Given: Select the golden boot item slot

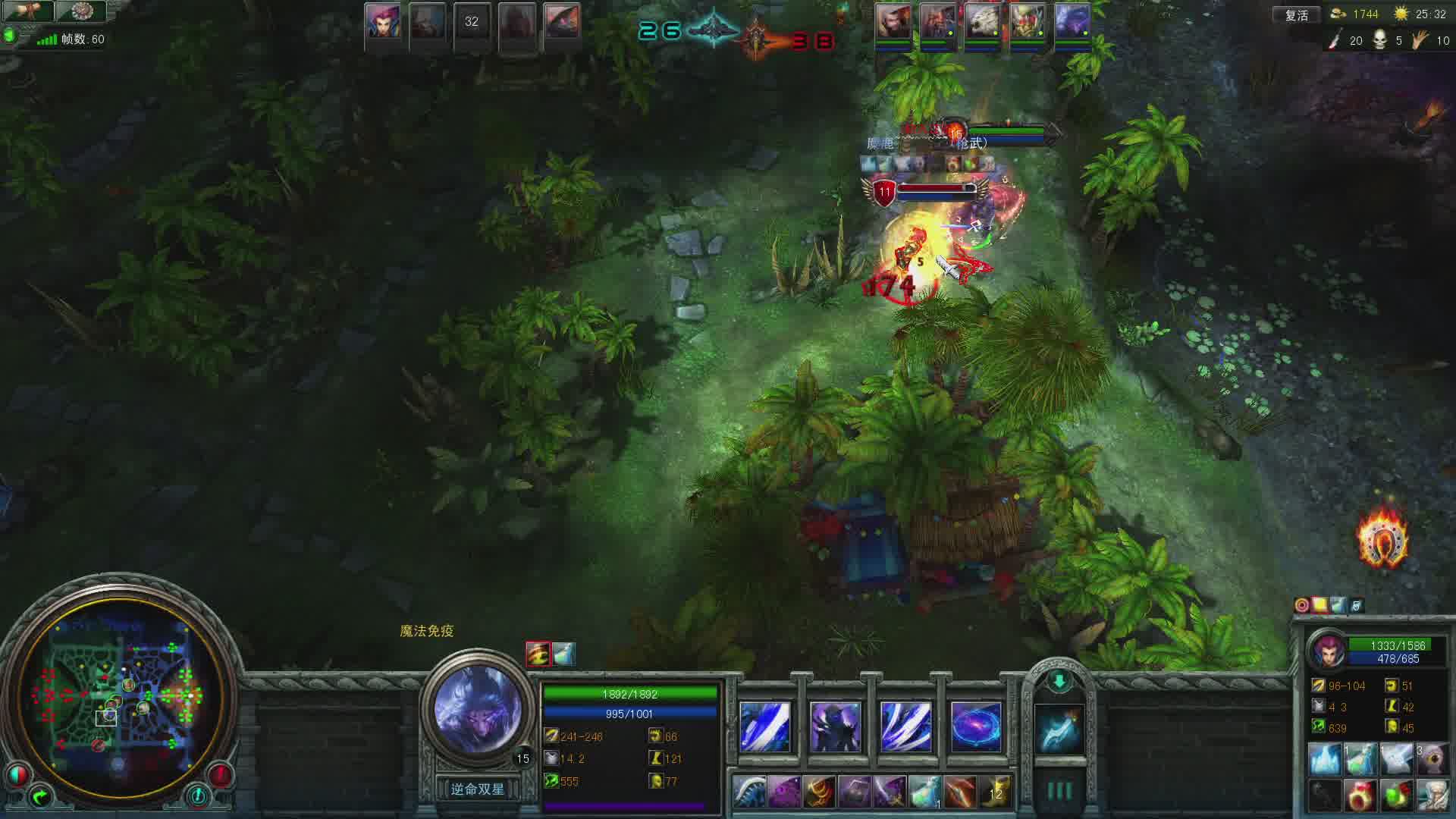Looking at the screenshot, I should click(996, 792).
